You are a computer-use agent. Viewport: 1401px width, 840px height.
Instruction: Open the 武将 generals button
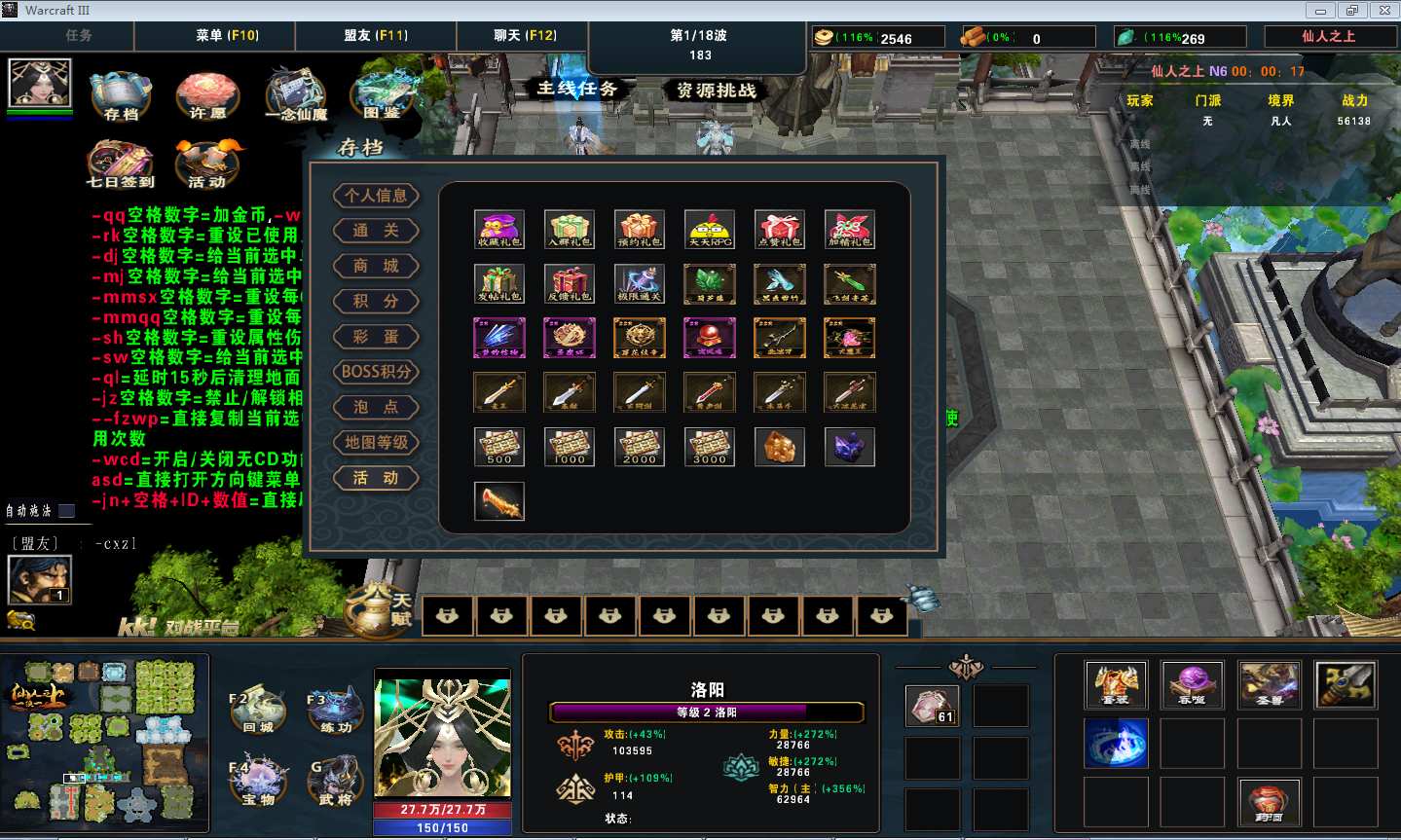click(x=336, y=782)
